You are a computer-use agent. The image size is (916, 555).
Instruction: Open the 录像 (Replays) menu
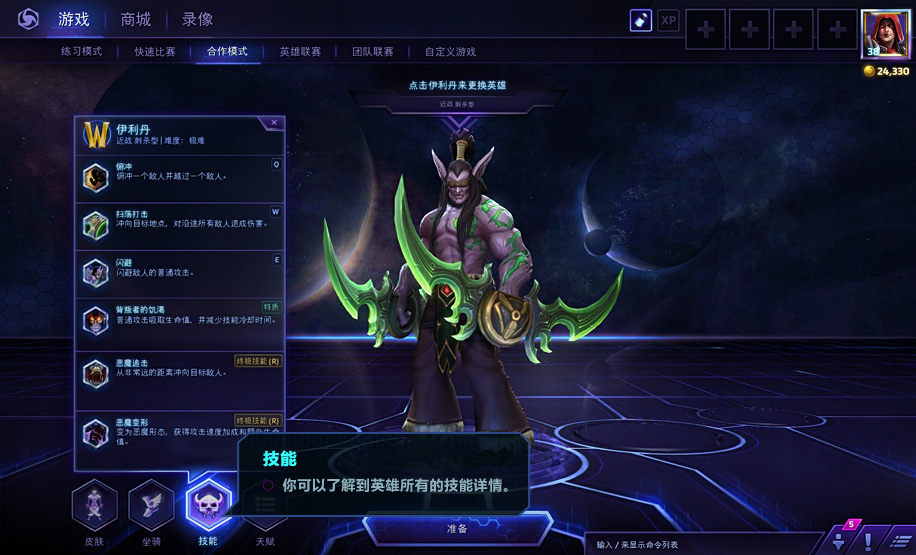(x=197, y=19)
